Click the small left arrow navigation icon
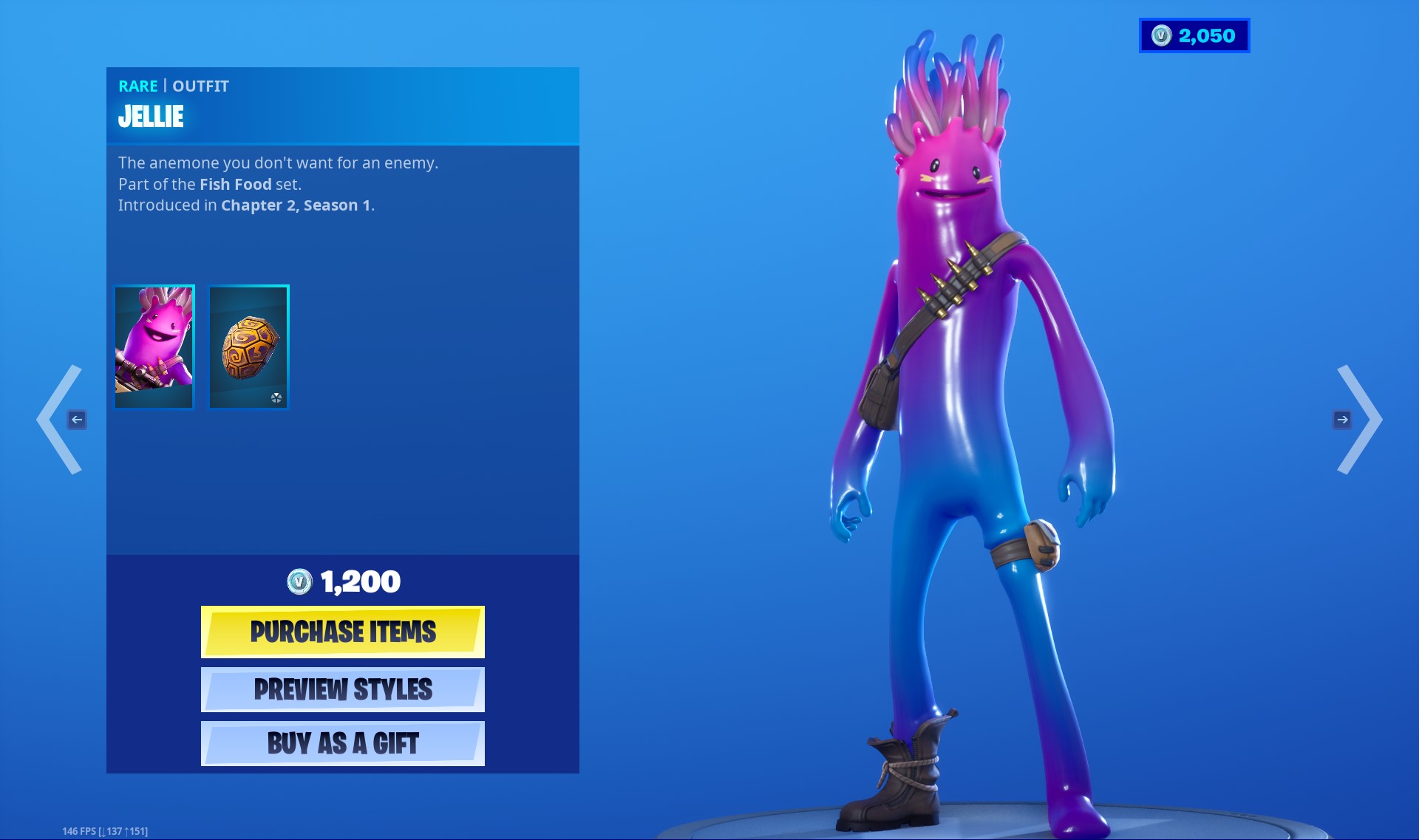Image resolution: width=1419 pixels, height=840 pixels. (77, 420)
